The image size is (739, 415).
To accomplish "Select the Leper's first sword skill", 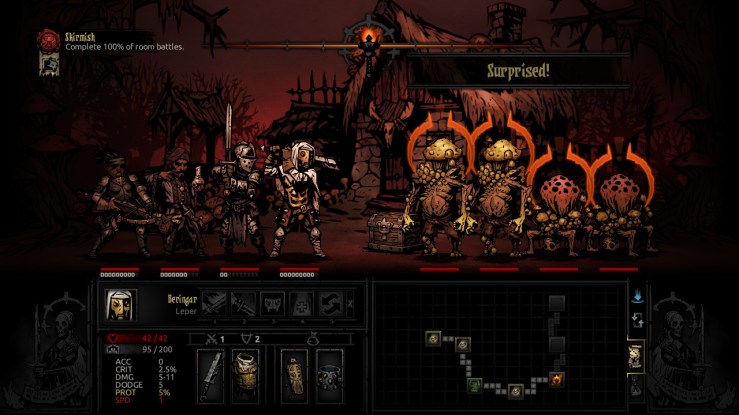I will 216,303.
